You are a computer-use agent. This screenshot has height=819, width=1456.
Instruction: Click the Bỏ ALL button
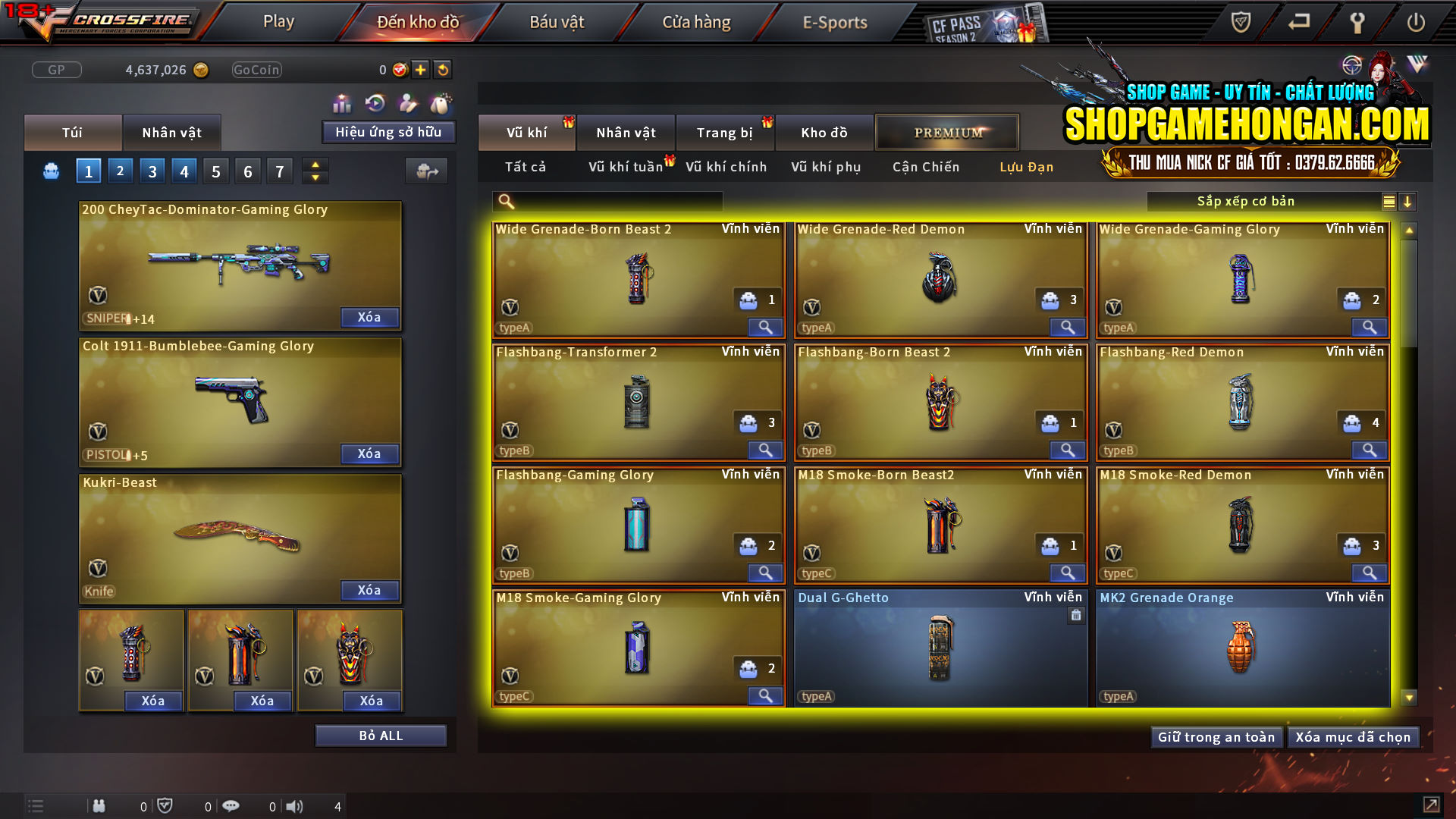pos(381,735)
